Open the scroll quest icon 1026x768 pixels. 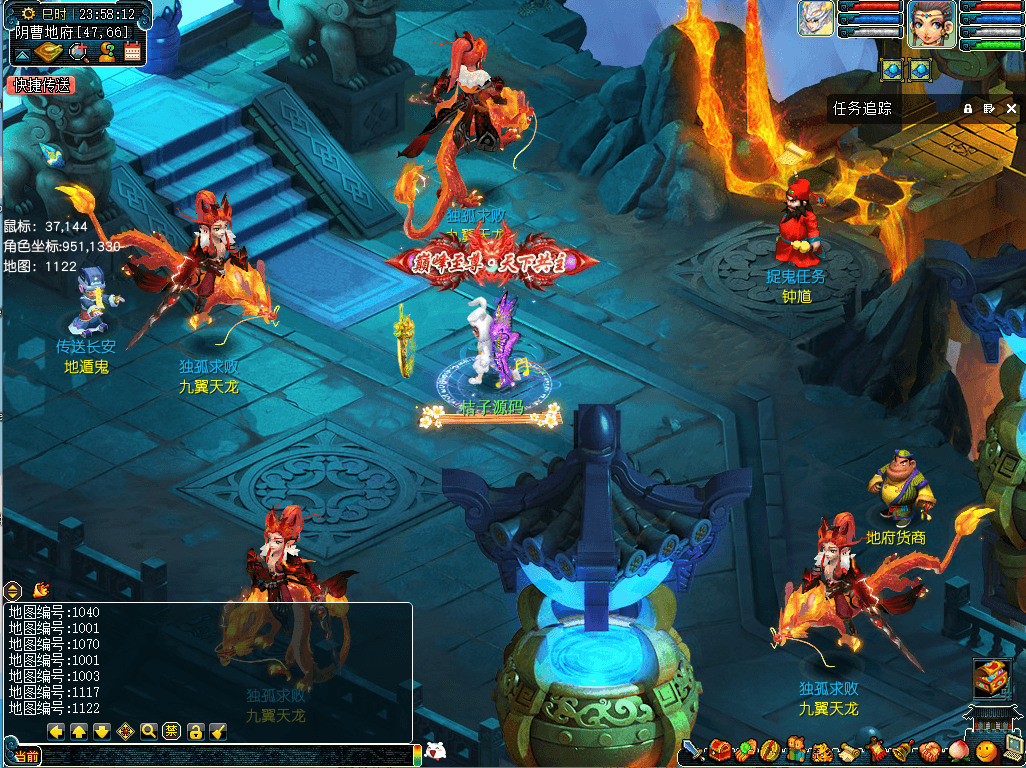[x=848, y=750]
